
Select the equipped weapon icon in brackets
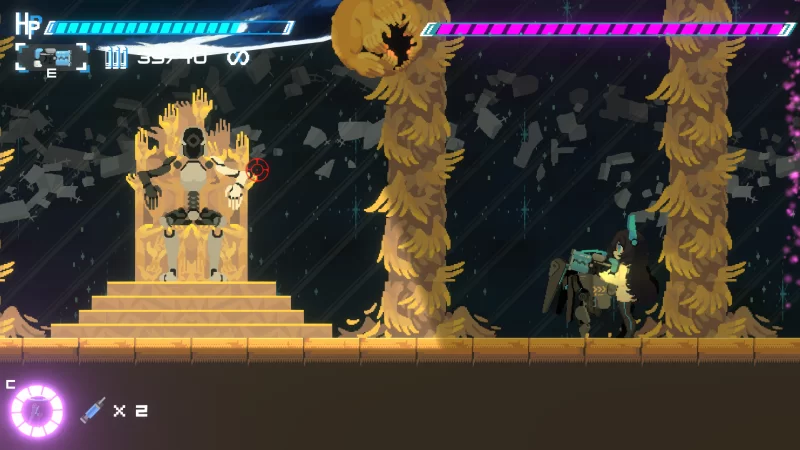click(51, 57)
